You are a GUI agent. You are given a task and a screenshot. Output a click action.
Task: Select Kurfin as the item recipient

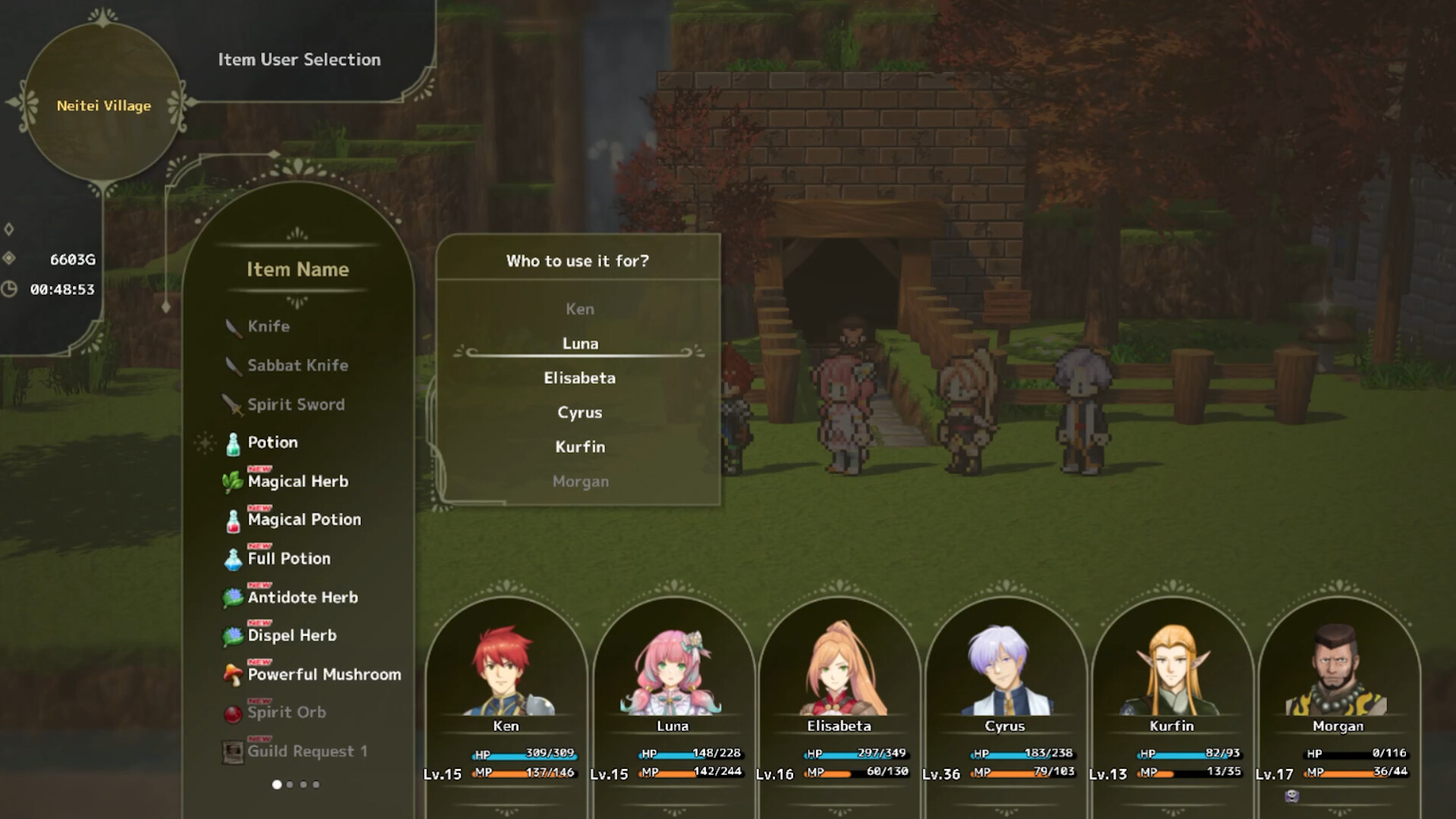click(580, 447)
